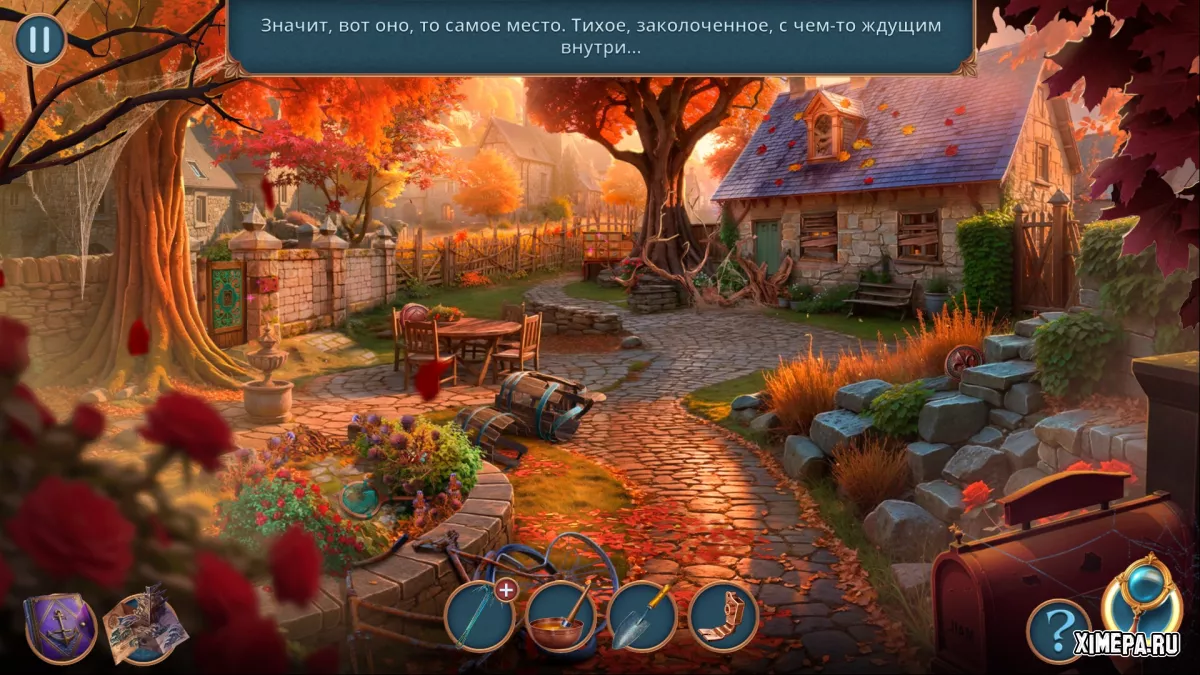The height and width of the screenshot is (675, 1200).
Task: Dismiss the Russian narration text box
Action: click(600, 37)
